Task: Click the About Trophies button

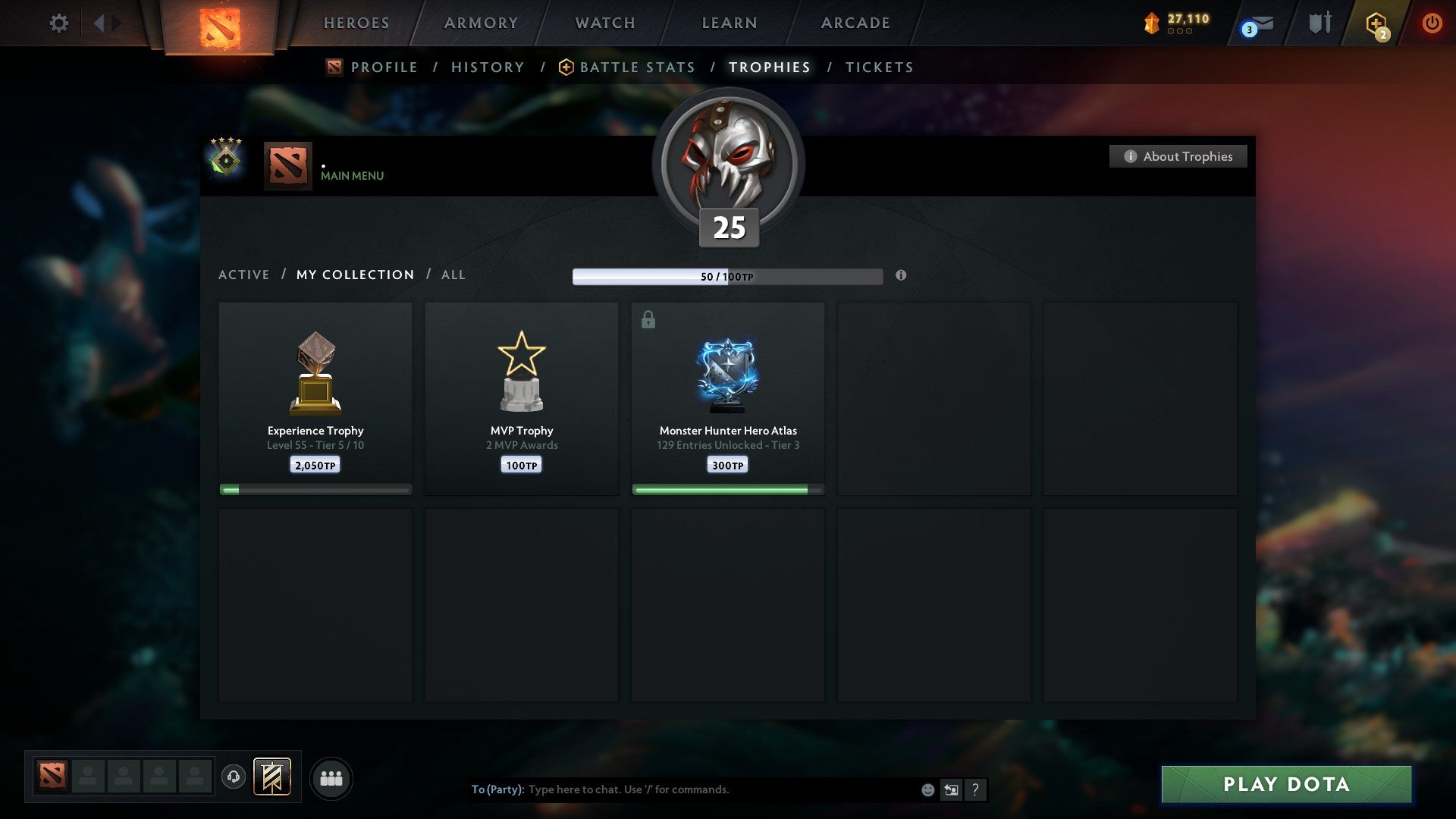Action: [x=1178, y=156]
